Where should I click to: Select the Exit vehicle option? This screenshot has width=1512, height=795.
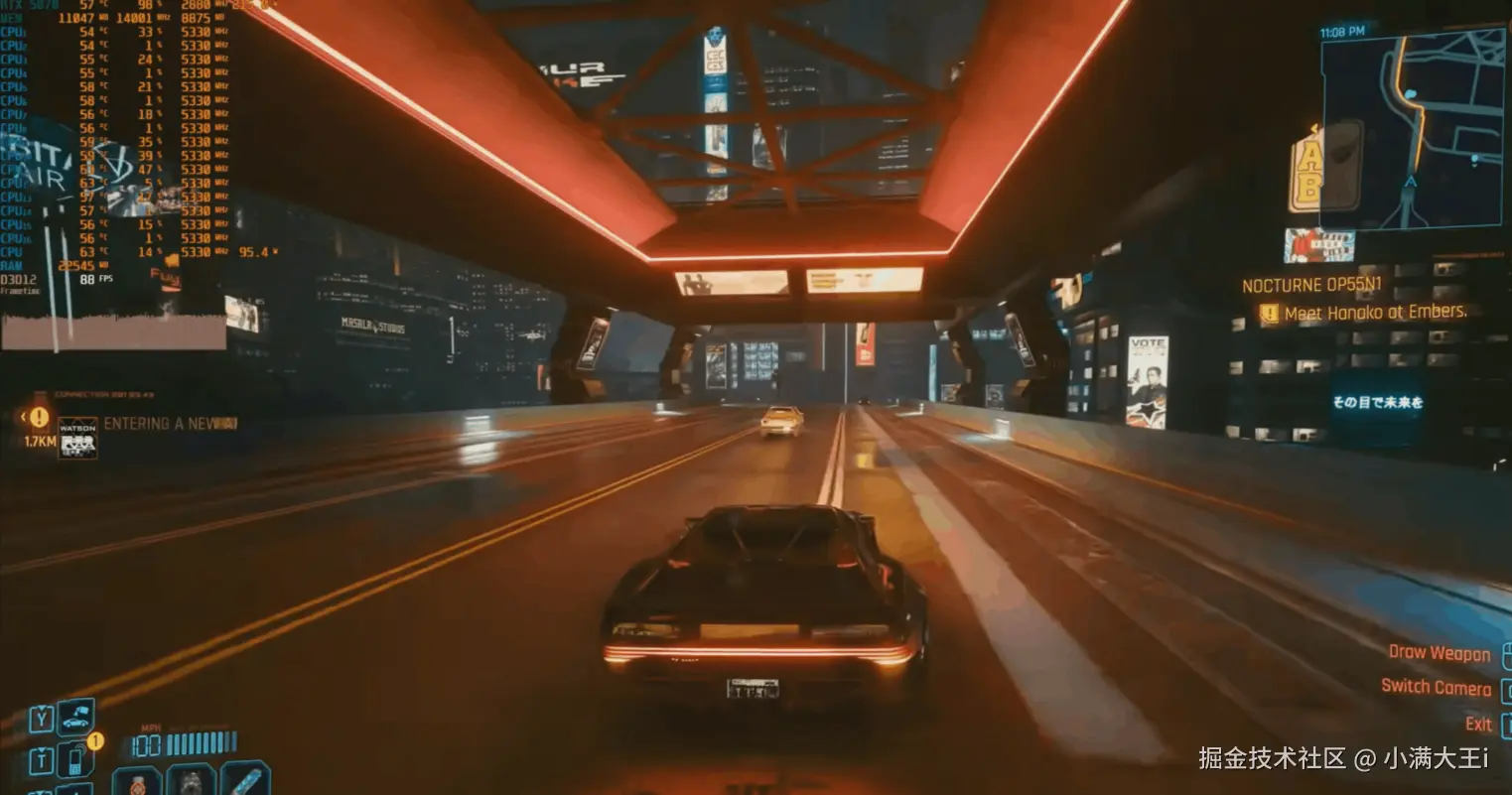1478,724
